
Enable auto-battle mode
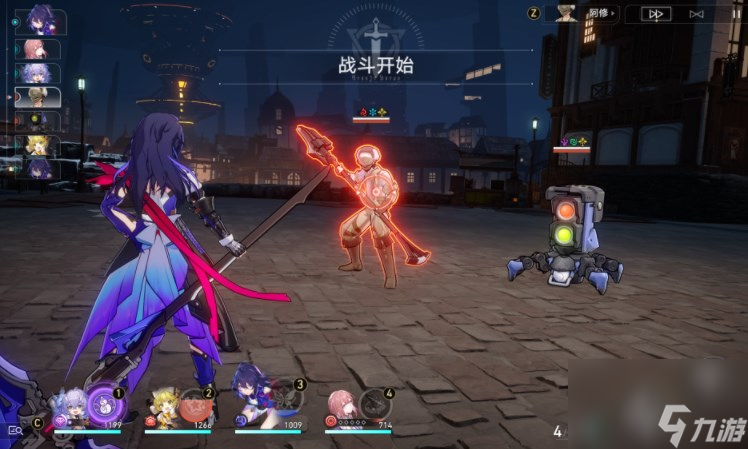click(x=697, y=14)
